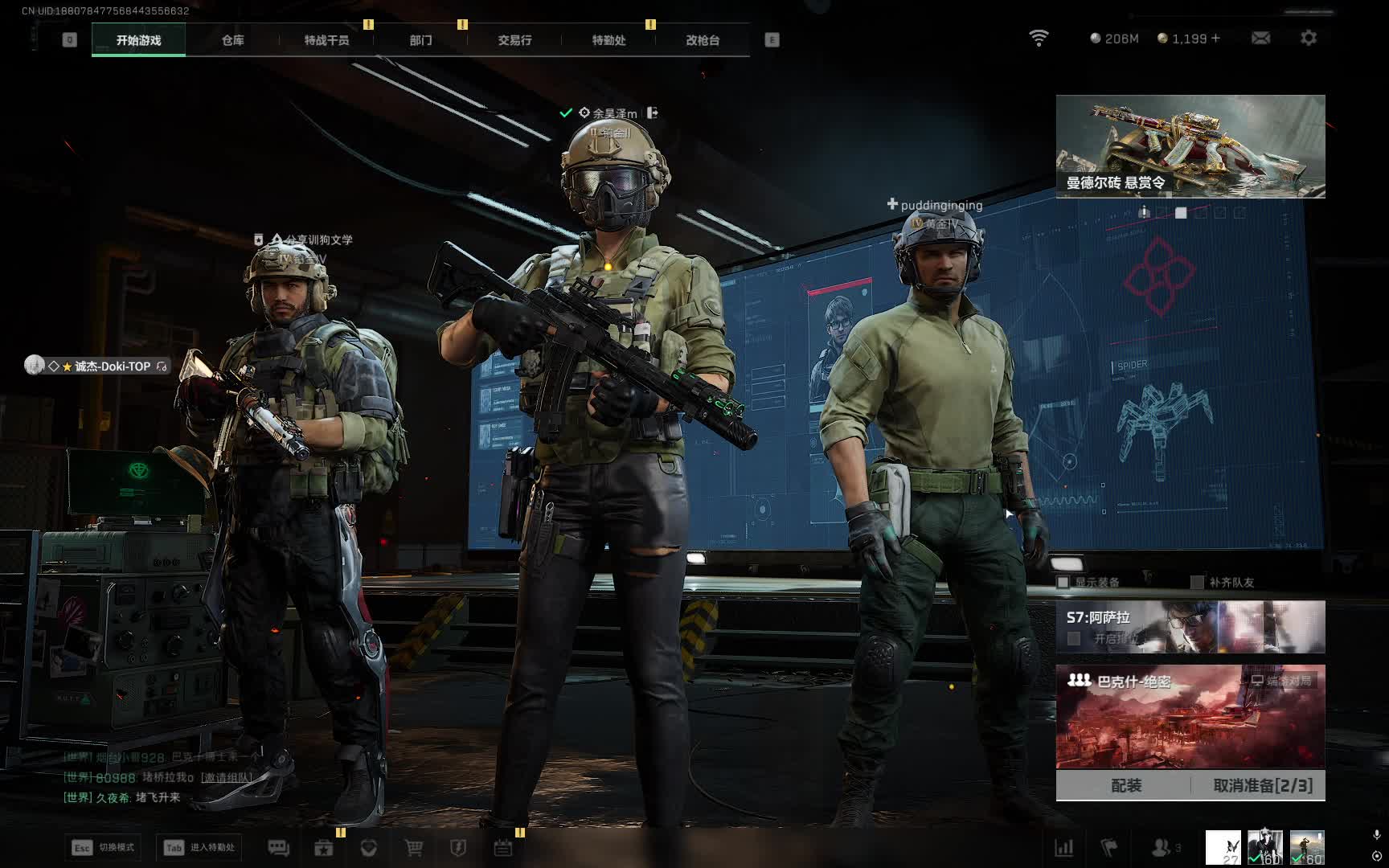Open the 特勤处 tab in the top bar
Image resolution: width=1389 pixels, height=868 pixels.
tap(608, 40)
